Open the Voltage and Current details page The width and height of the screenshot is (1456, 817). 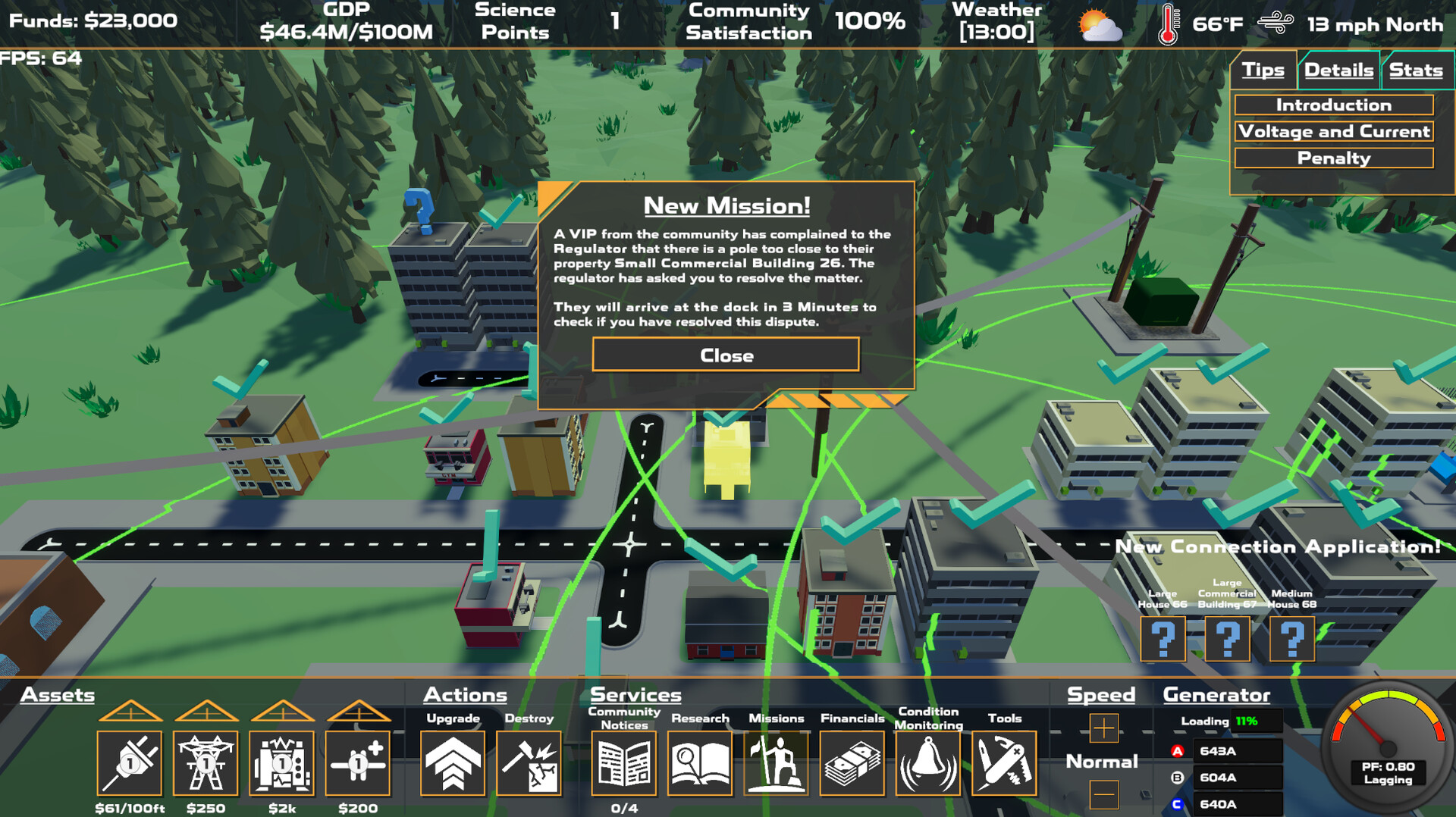click(x=1334, y=131)
